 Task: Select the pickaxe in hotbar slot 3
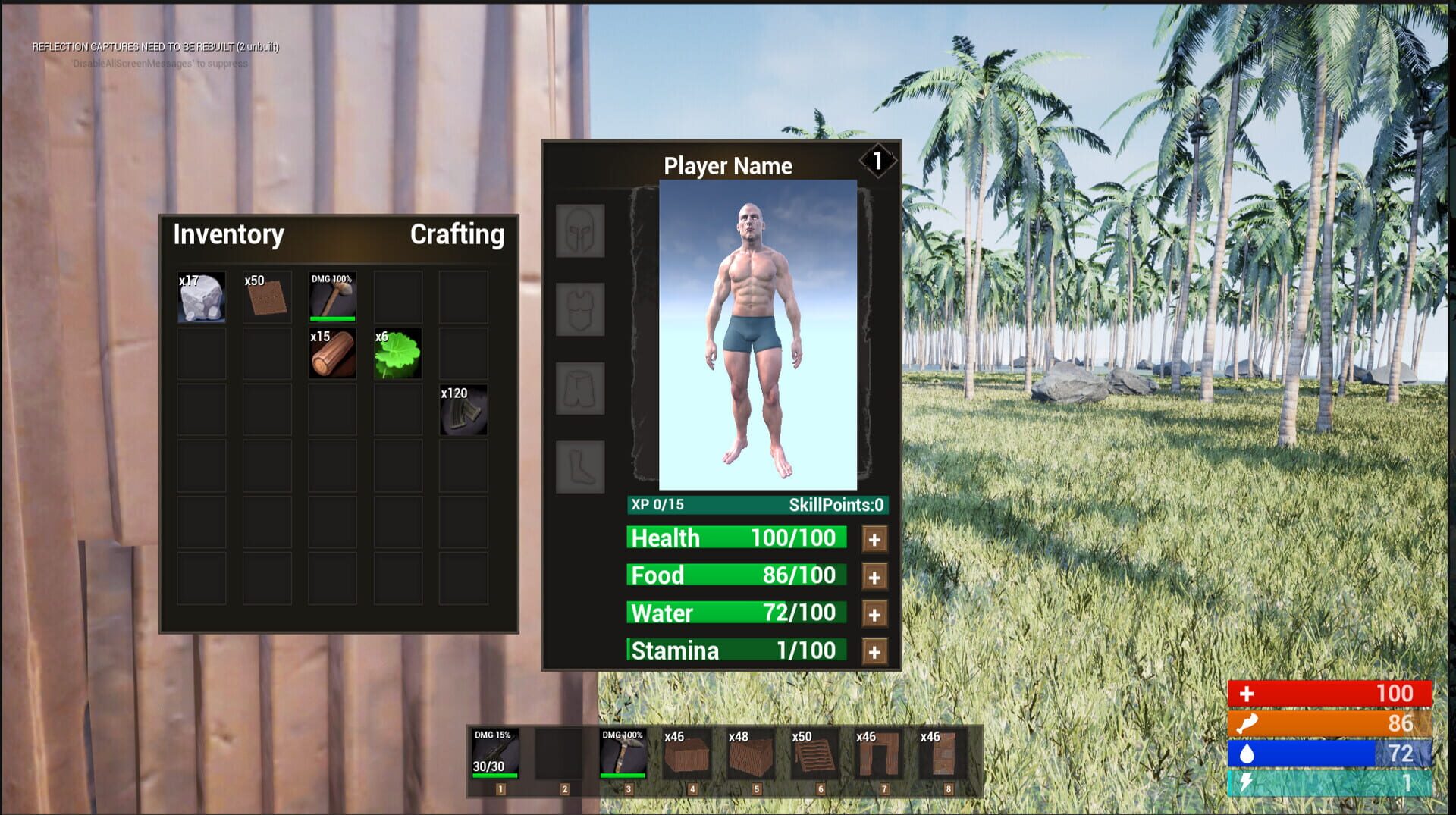(x=623, y=754)
